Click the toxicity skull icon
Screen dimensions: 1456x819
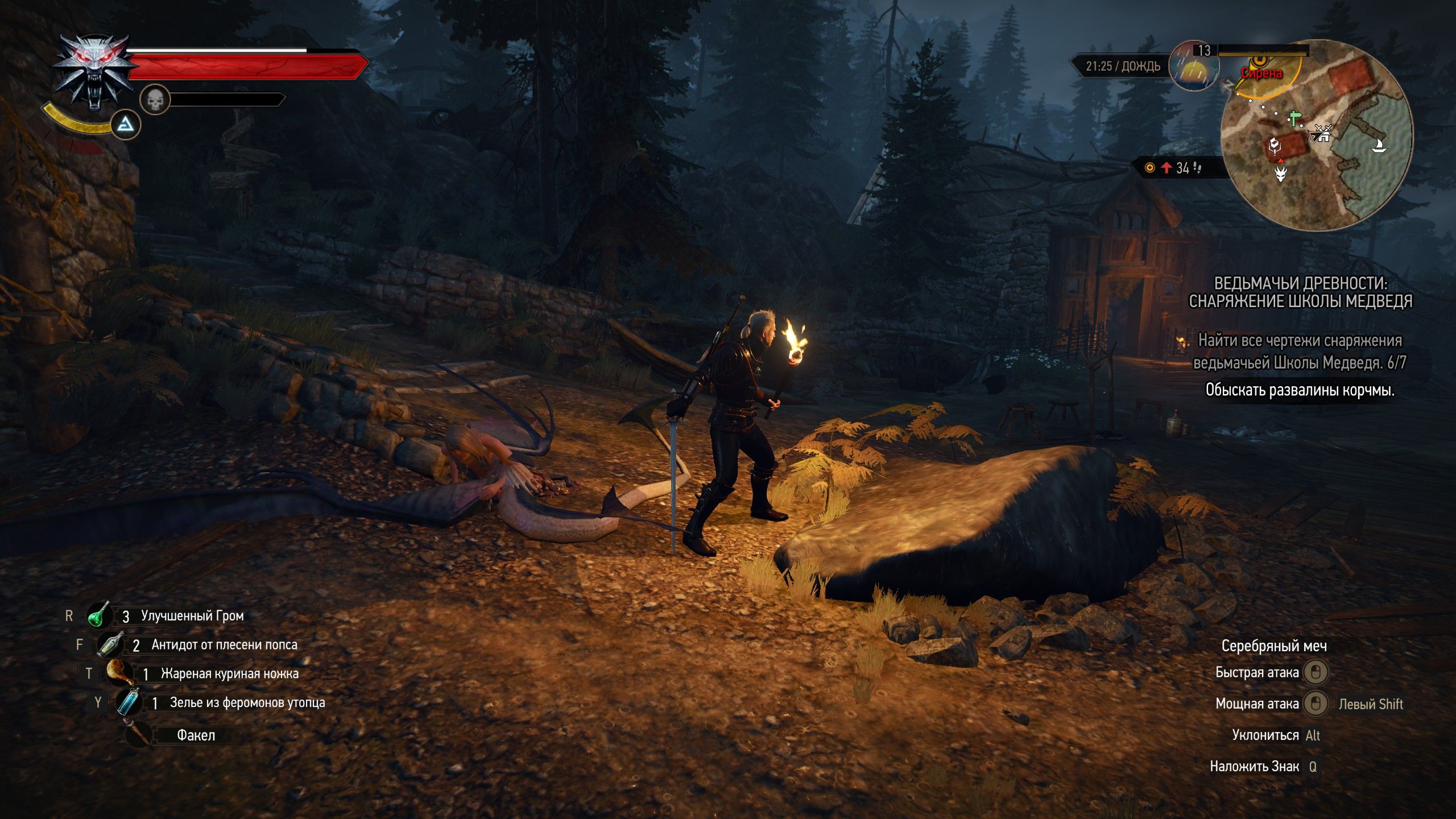[155, 100]
